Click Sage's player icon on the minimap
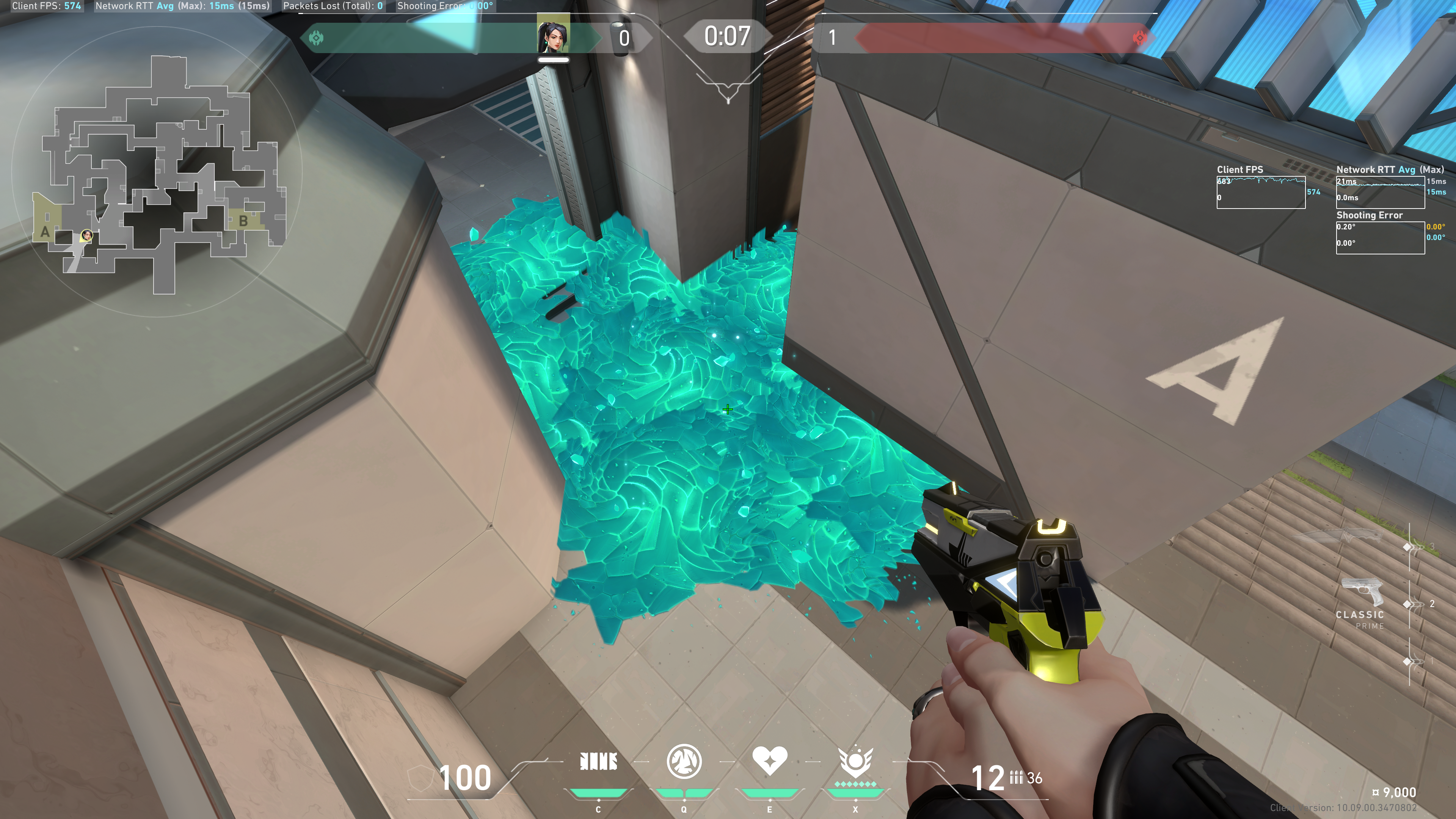Screen dimensions: 1456x819 [x=86, y=235]
